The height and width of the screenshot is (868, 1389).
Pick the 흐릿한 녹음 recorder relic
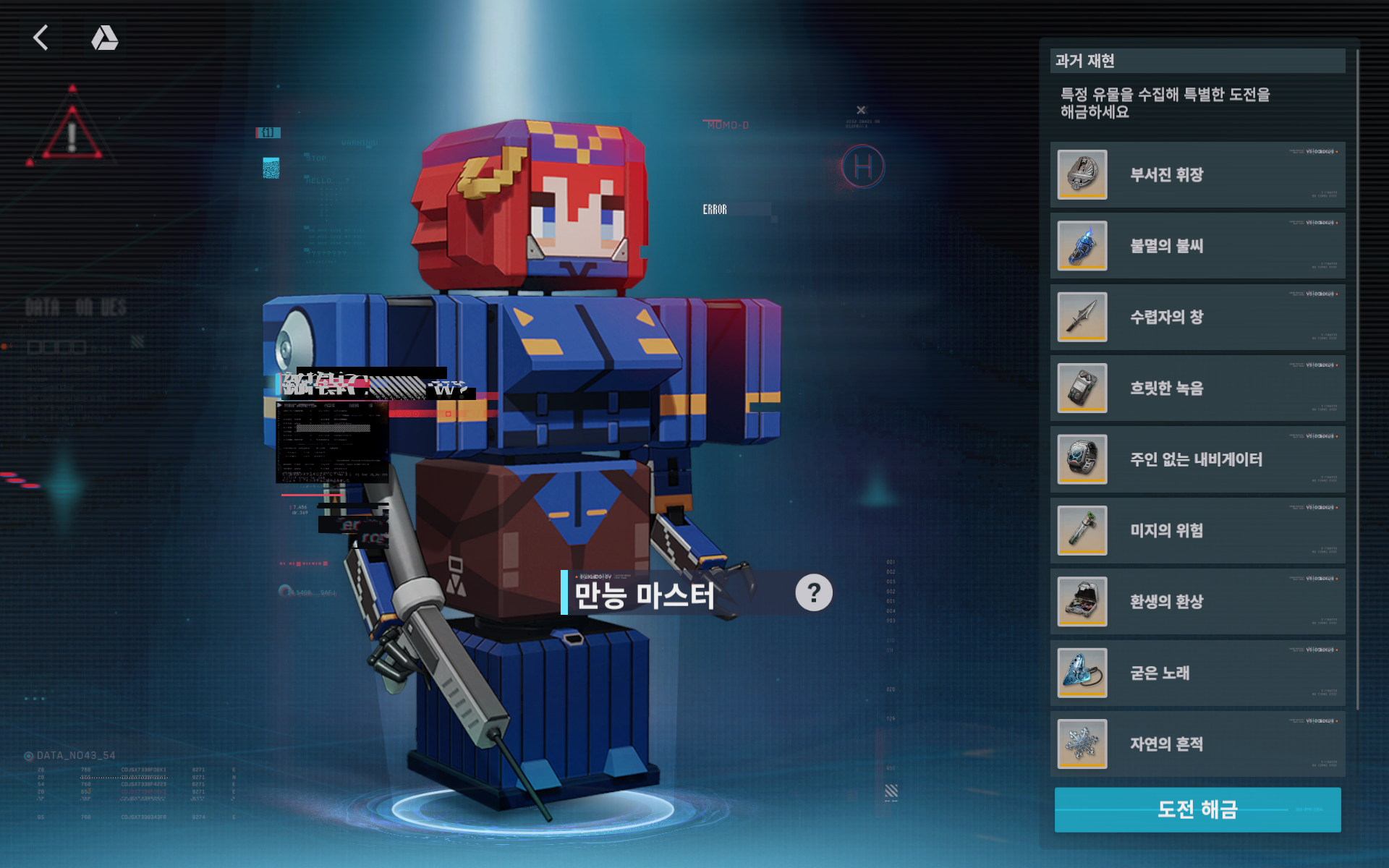1197,388
